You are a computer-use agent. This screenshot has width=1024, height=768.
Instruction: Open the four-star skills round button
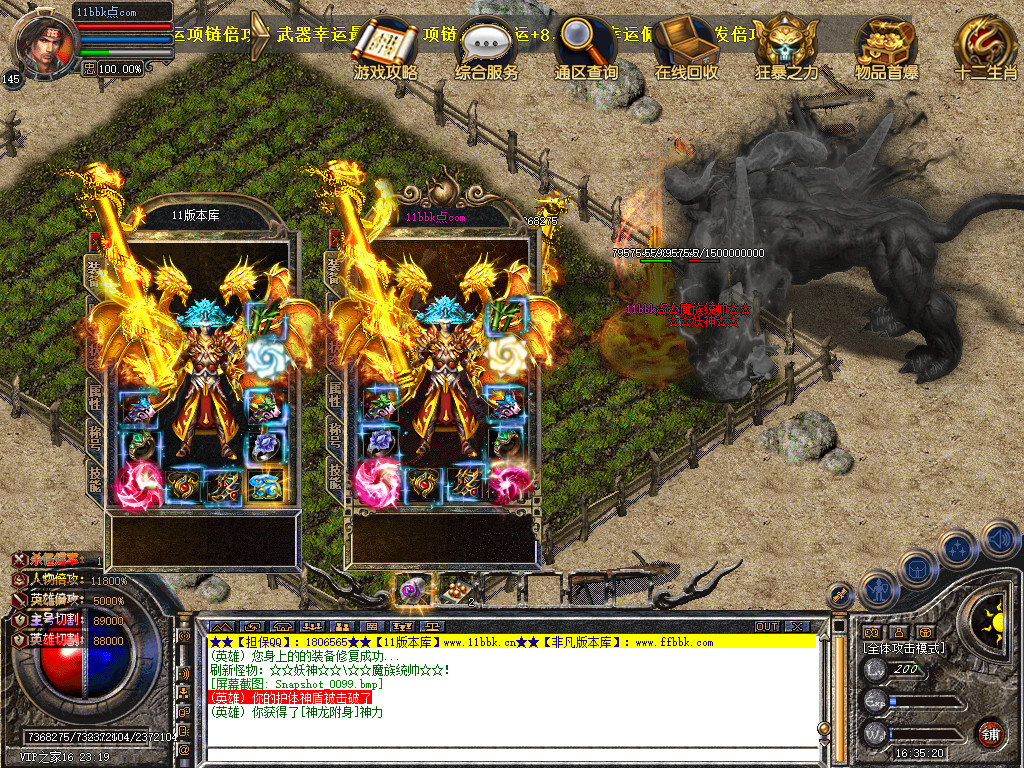958,548
